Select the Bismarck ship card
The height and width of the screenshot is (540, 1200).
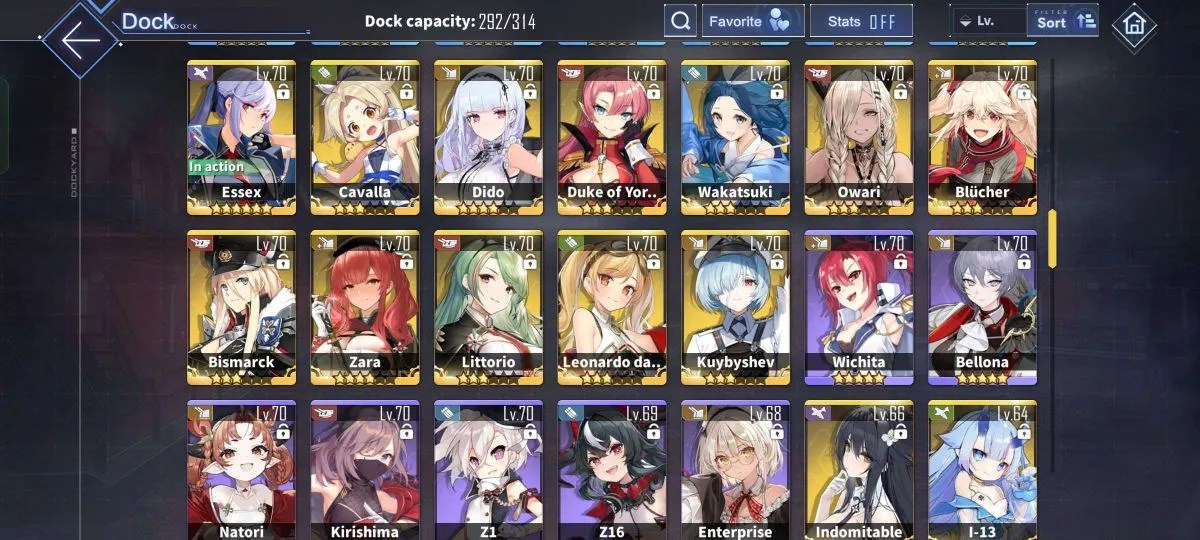(241, 305)
